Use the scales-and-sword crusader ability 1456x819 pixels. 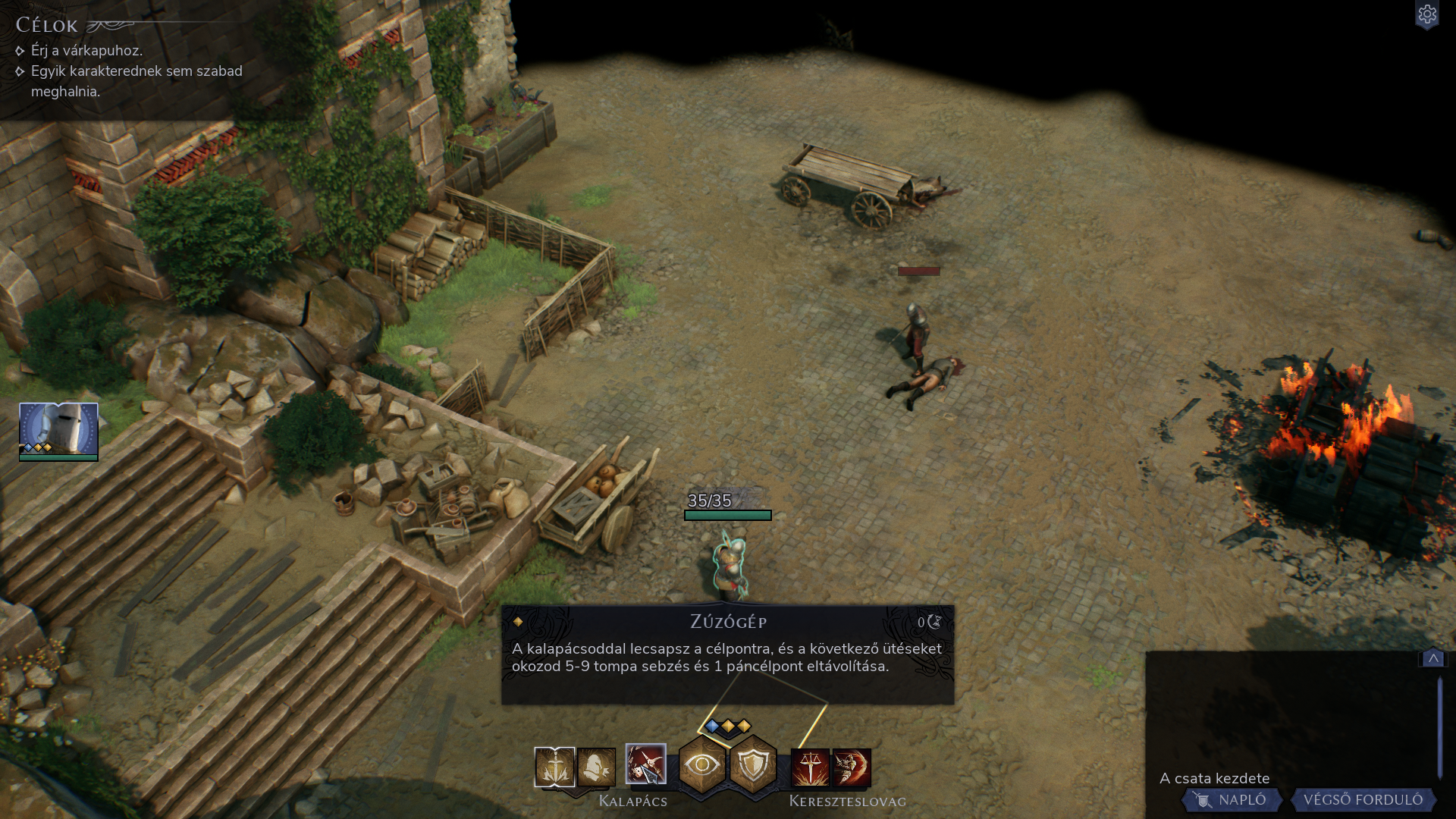tap(810, 767)
